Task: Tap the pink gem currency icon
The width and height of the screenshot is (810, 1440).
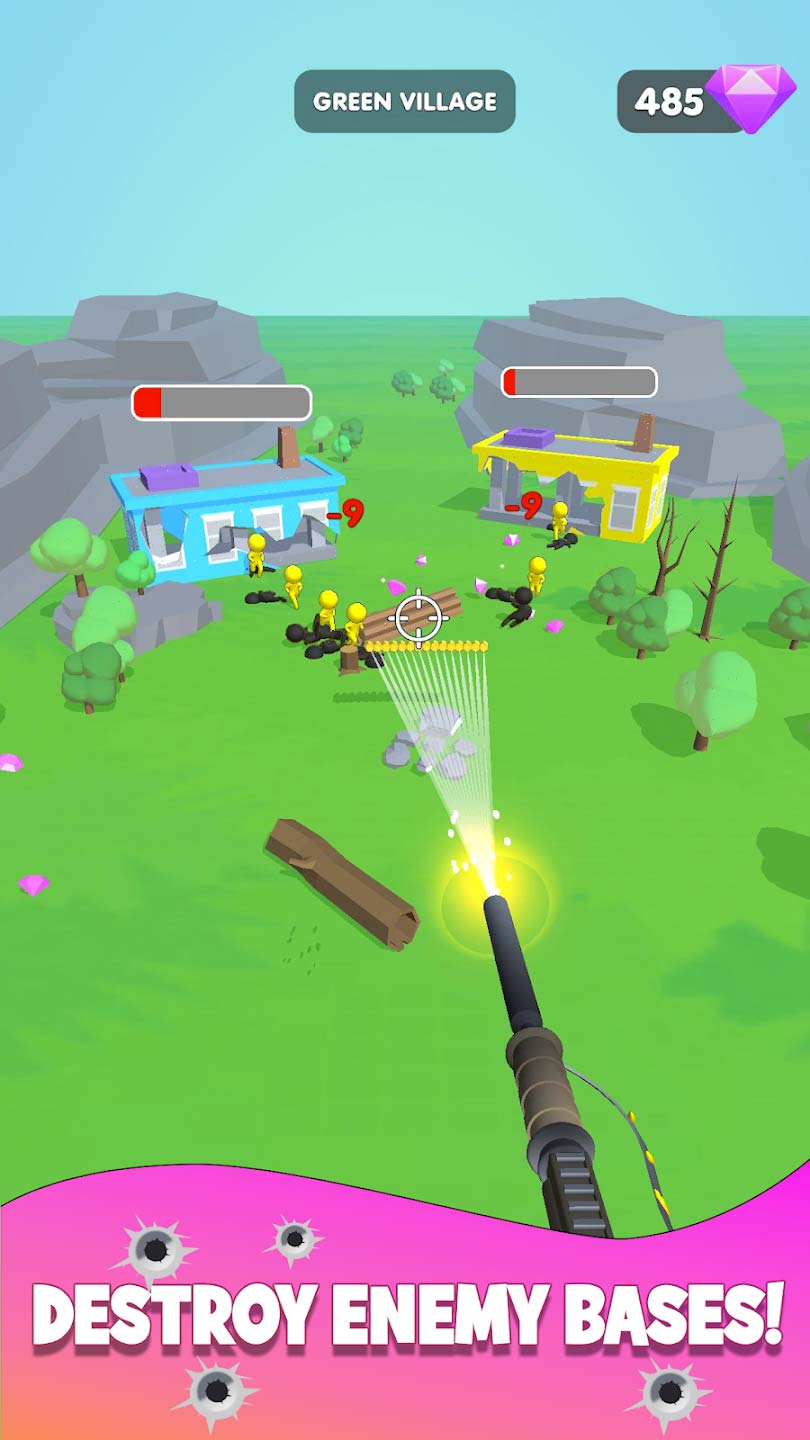Action: click(x=750, y=99)
